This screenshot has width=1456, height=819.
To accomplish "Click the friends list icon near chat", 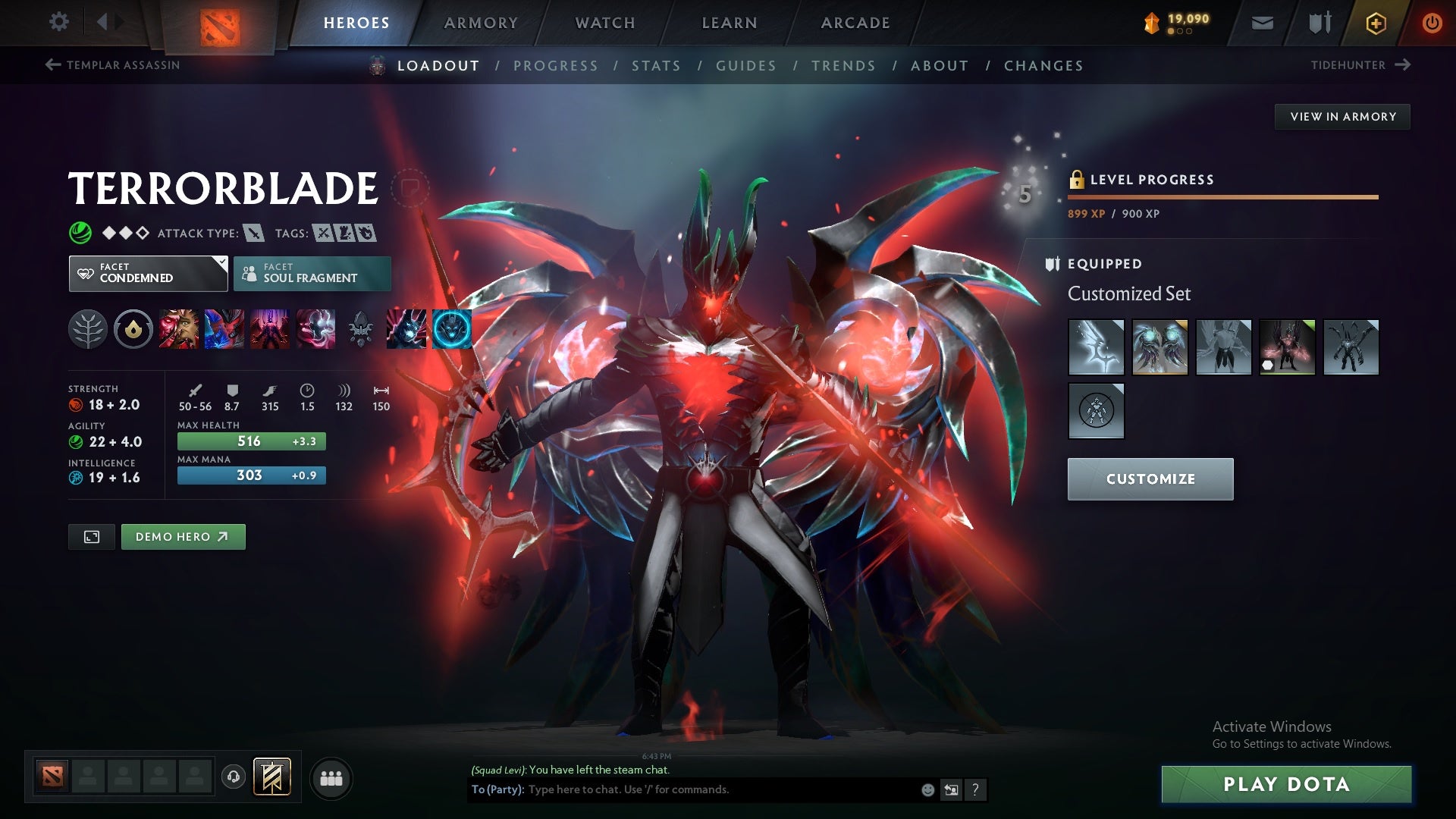I will click(331, 777).
